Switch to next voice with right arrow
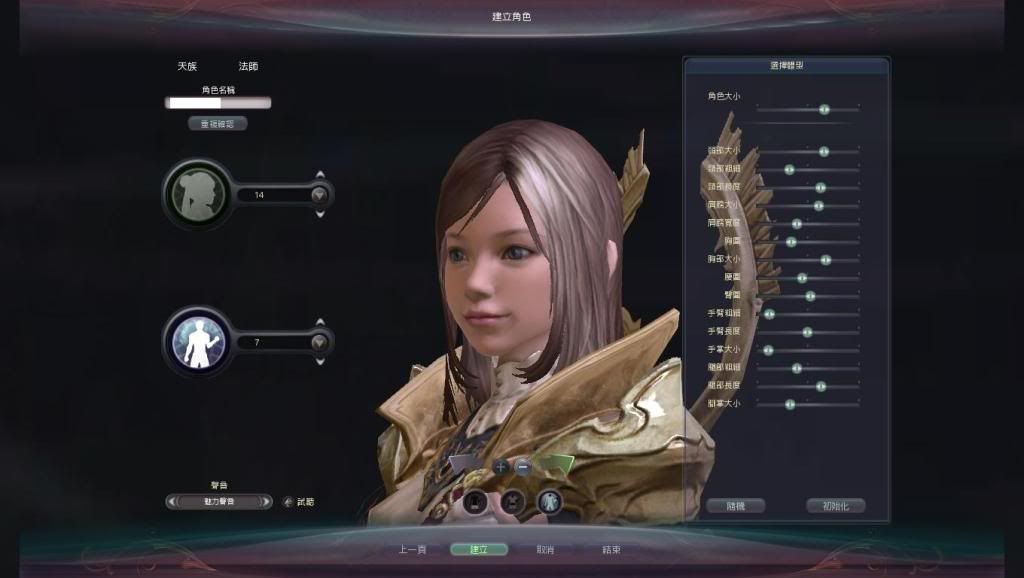The image size is (1024, 578). click(266, 502)
